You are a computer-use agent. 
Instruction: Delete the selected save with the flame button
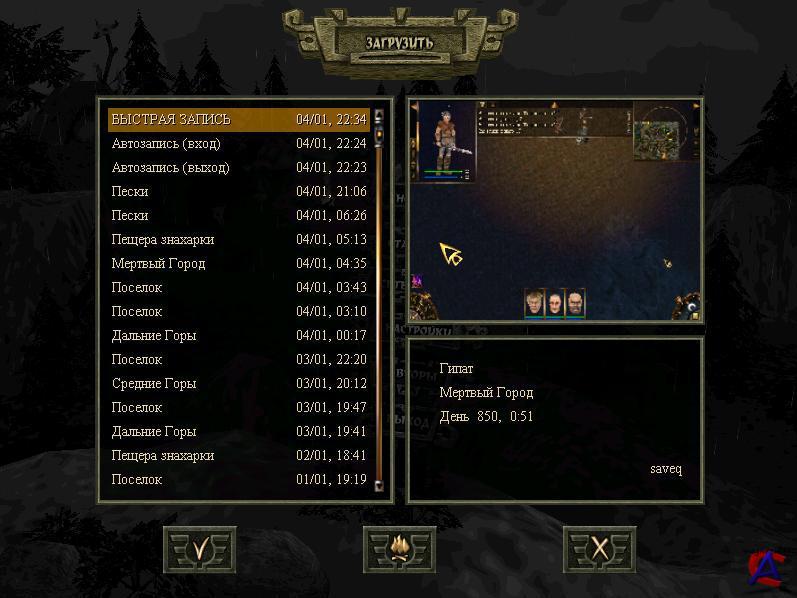[399, 549]
